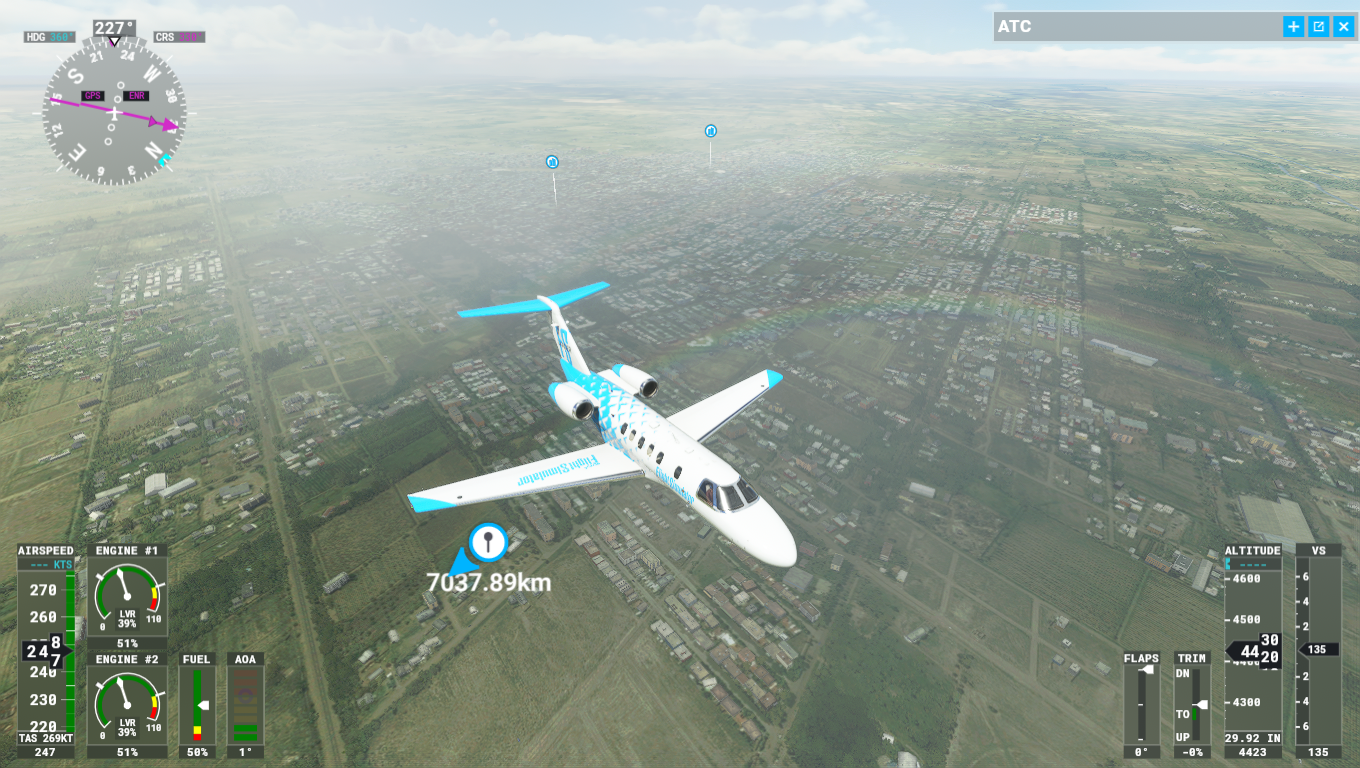This screenshot has height=768, width=1360.
Task: Close the ATC panel
Action: pos(1343,27)
